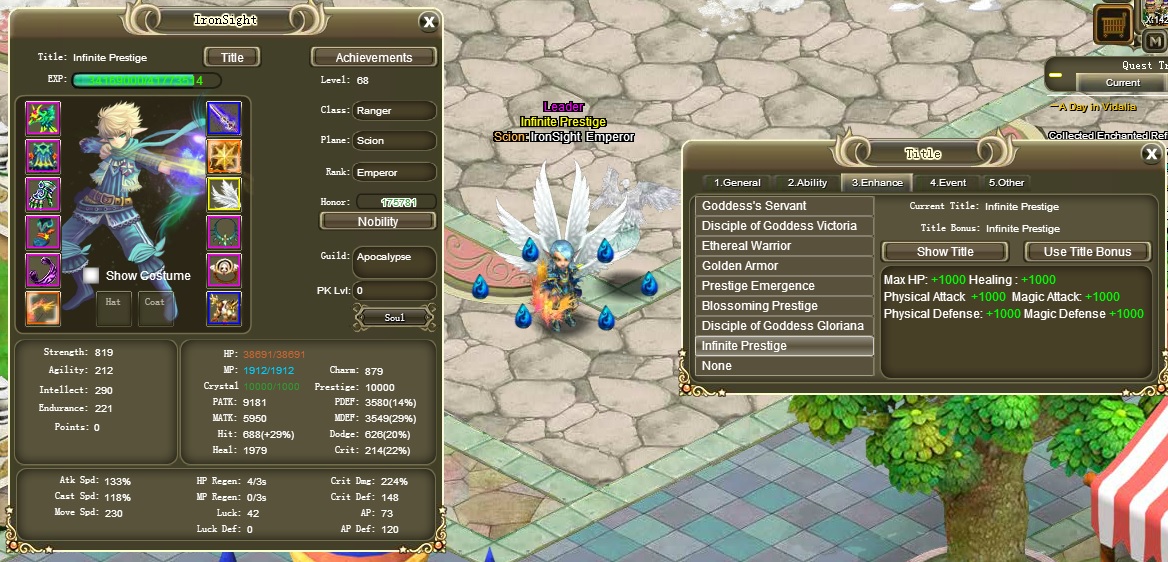Close the IronSight character window
The width and height of the screenshot is (1168, 562).
[x=429, y=22]
